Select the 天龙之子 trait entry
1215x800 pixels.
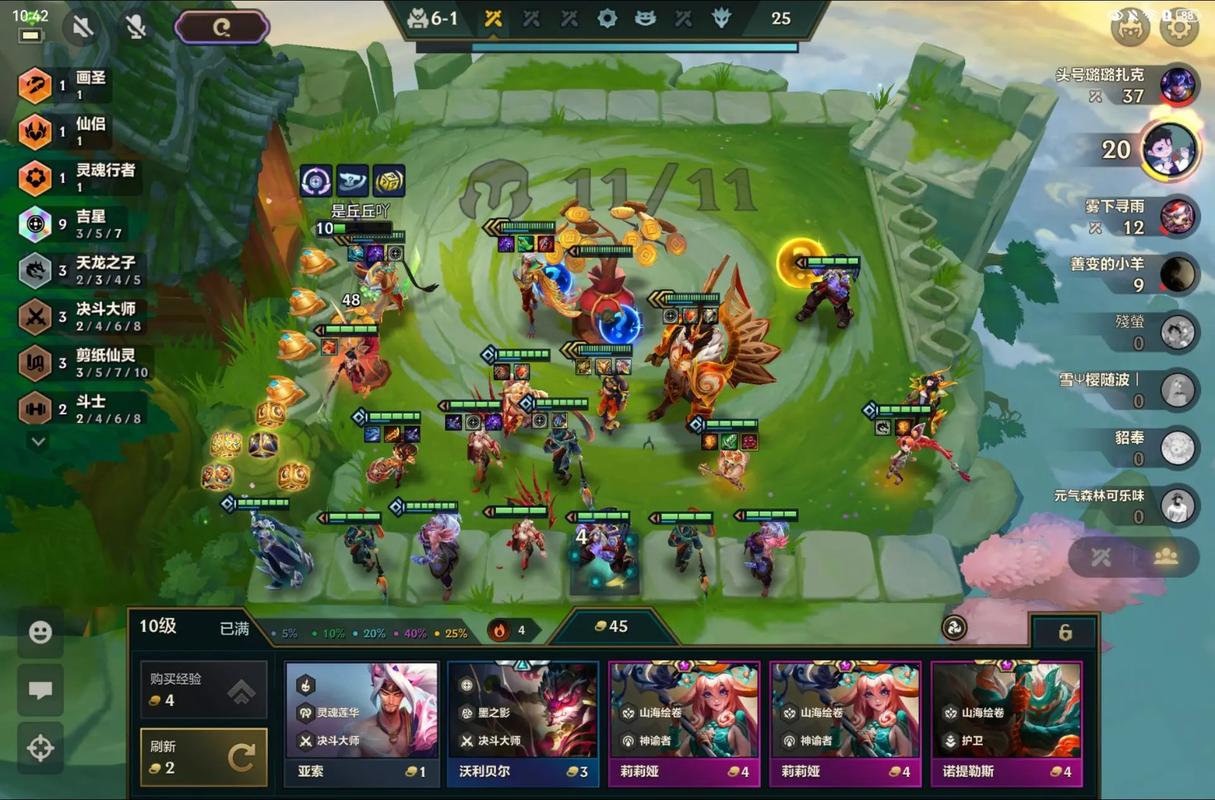78,270
